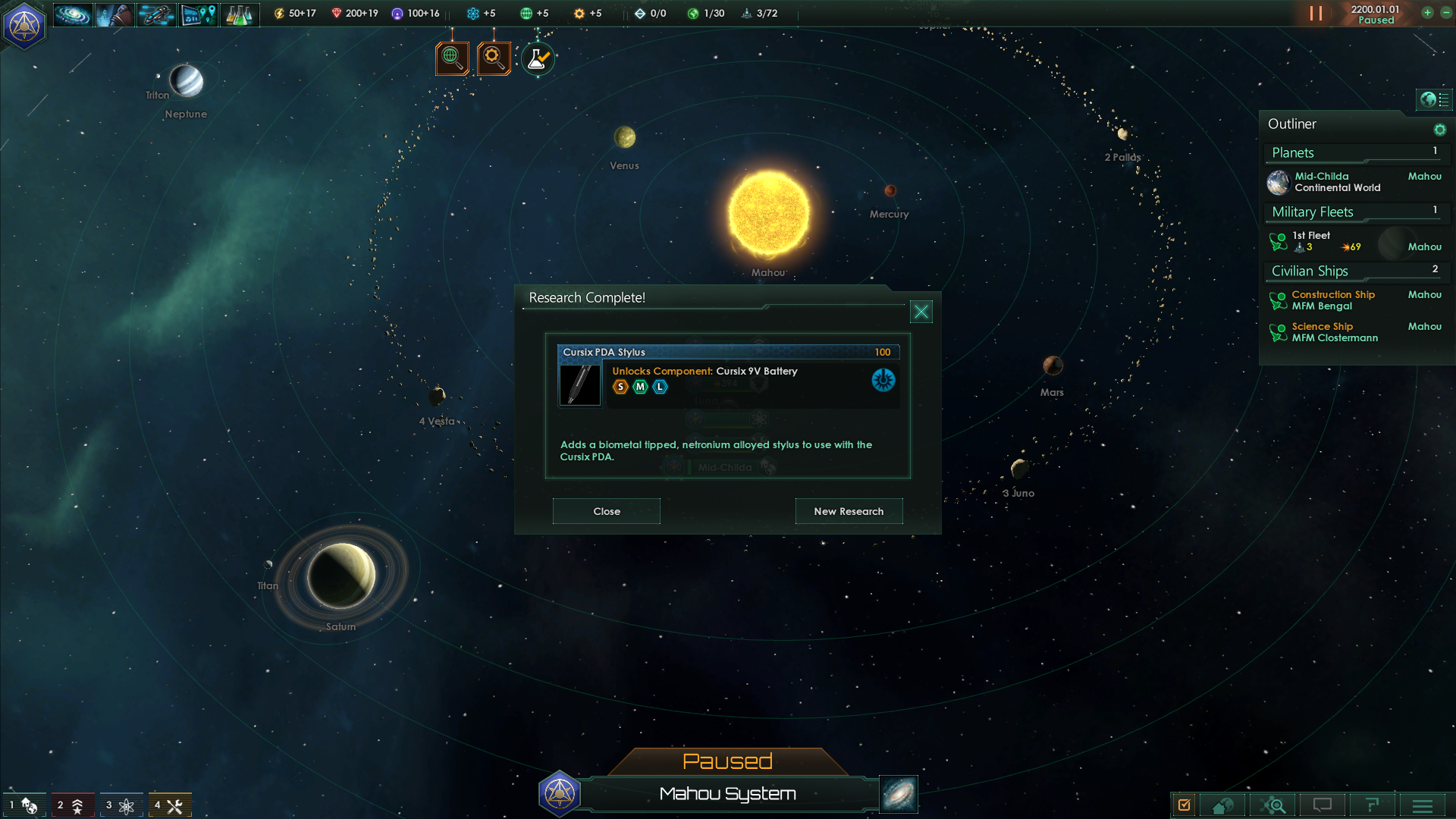The width and height of the screenshot is (1456, 819).
Task: Select control group 3 with atom icon
Action: 121,805
